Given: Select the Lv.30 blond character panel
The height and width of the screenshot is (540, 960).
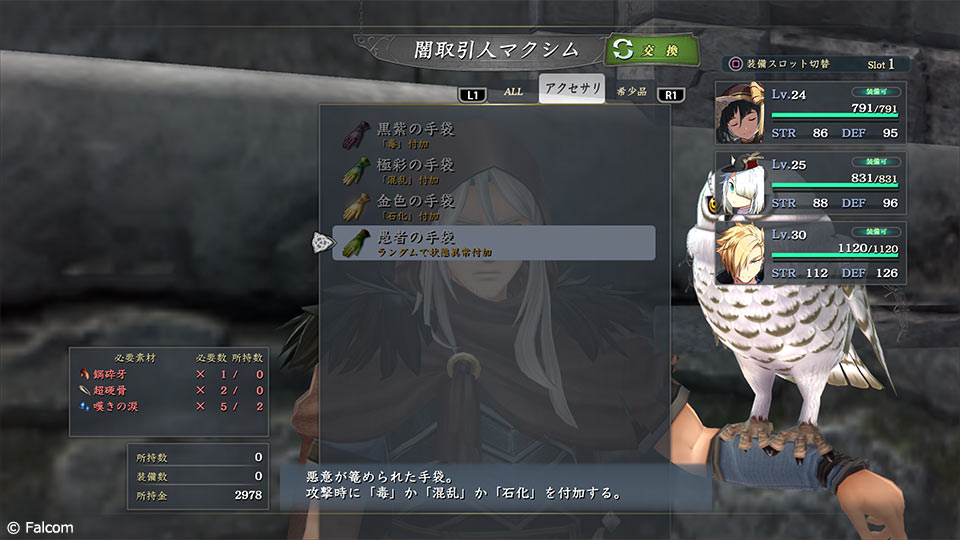Looking at the screenshot, I should pos(811,253).
